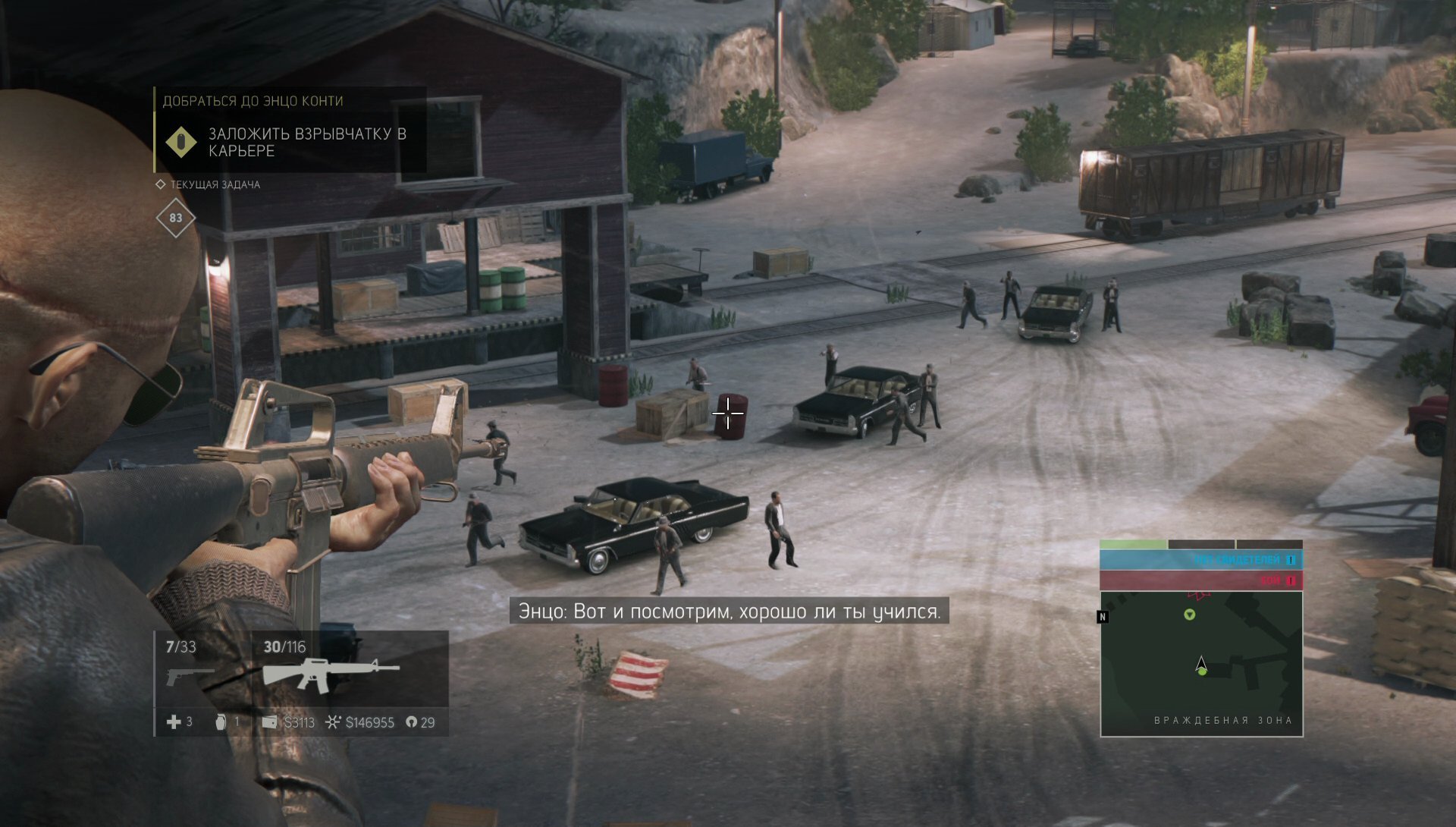Select the objective "Заложить взрывчатку в карьере"

[306, 142]
